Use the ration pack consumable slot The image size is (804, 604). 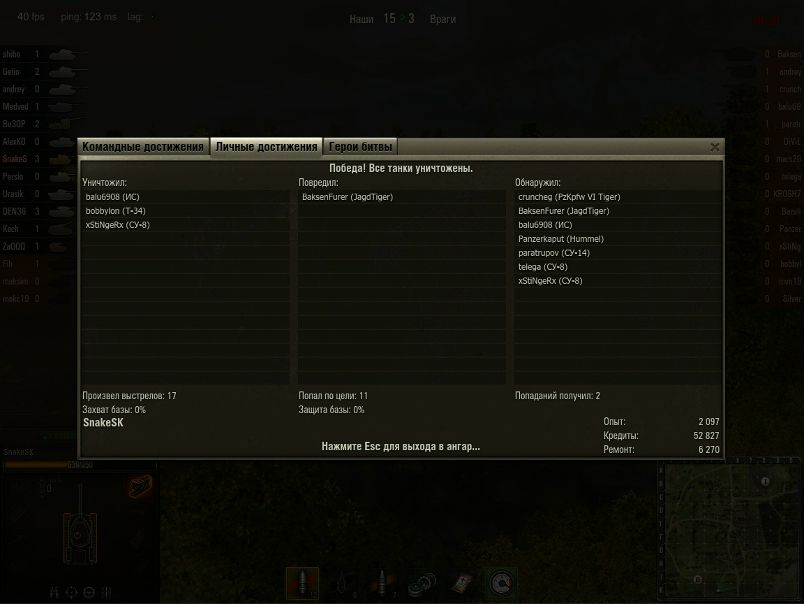click(462, 582)
